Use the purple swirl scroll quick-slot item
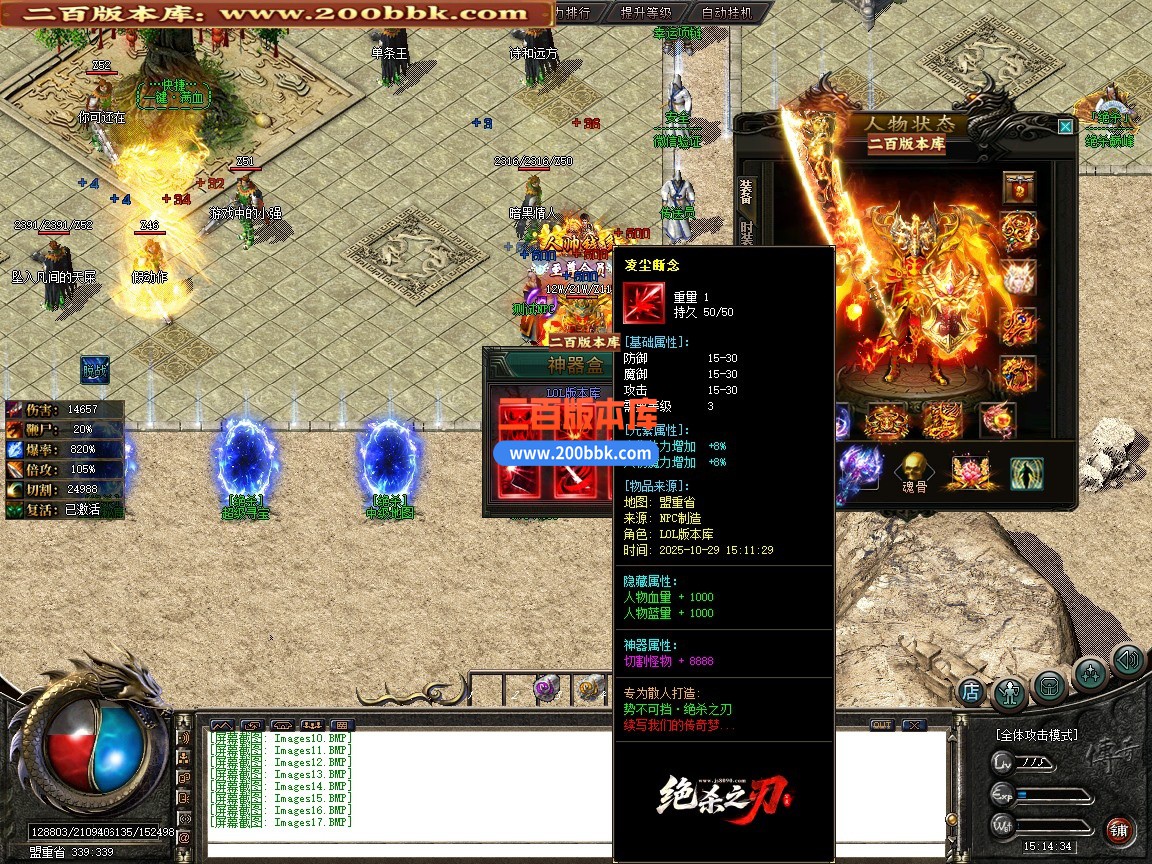 pos(546,687)
